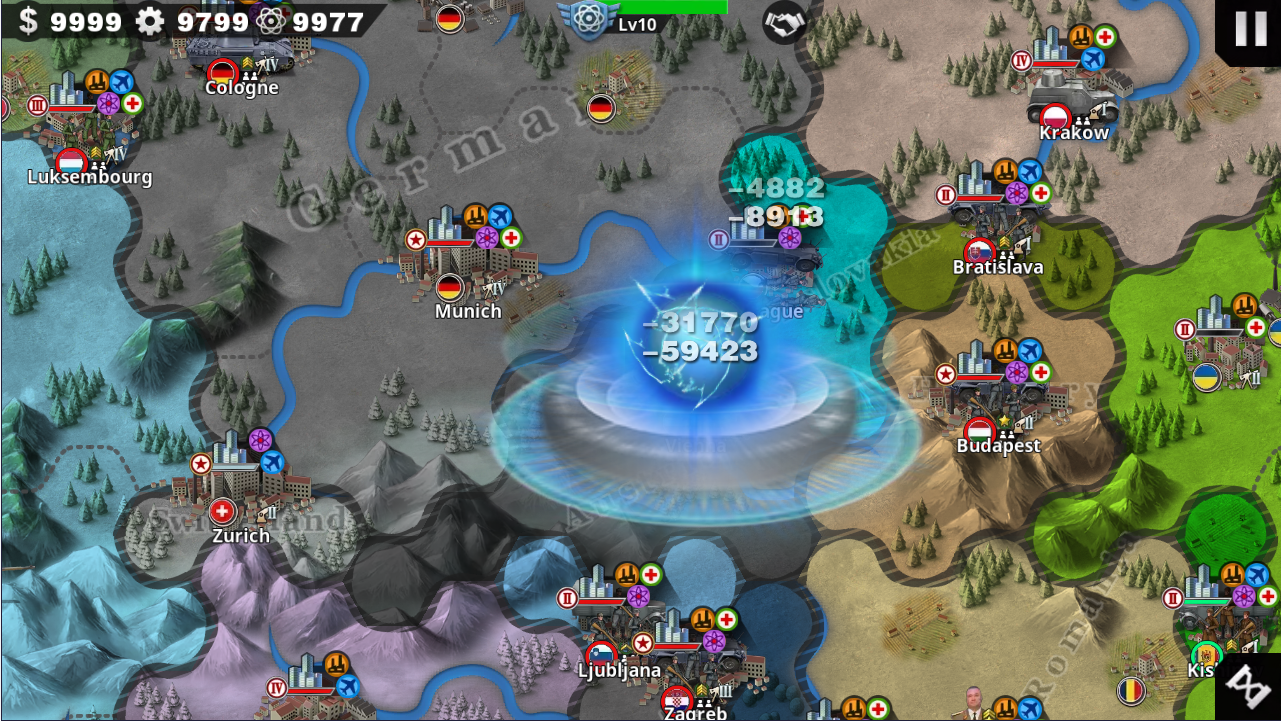Select the Polish flag unit at Krakow
This screenshot has height=721, width=1281.
[x=1055, y=117]
